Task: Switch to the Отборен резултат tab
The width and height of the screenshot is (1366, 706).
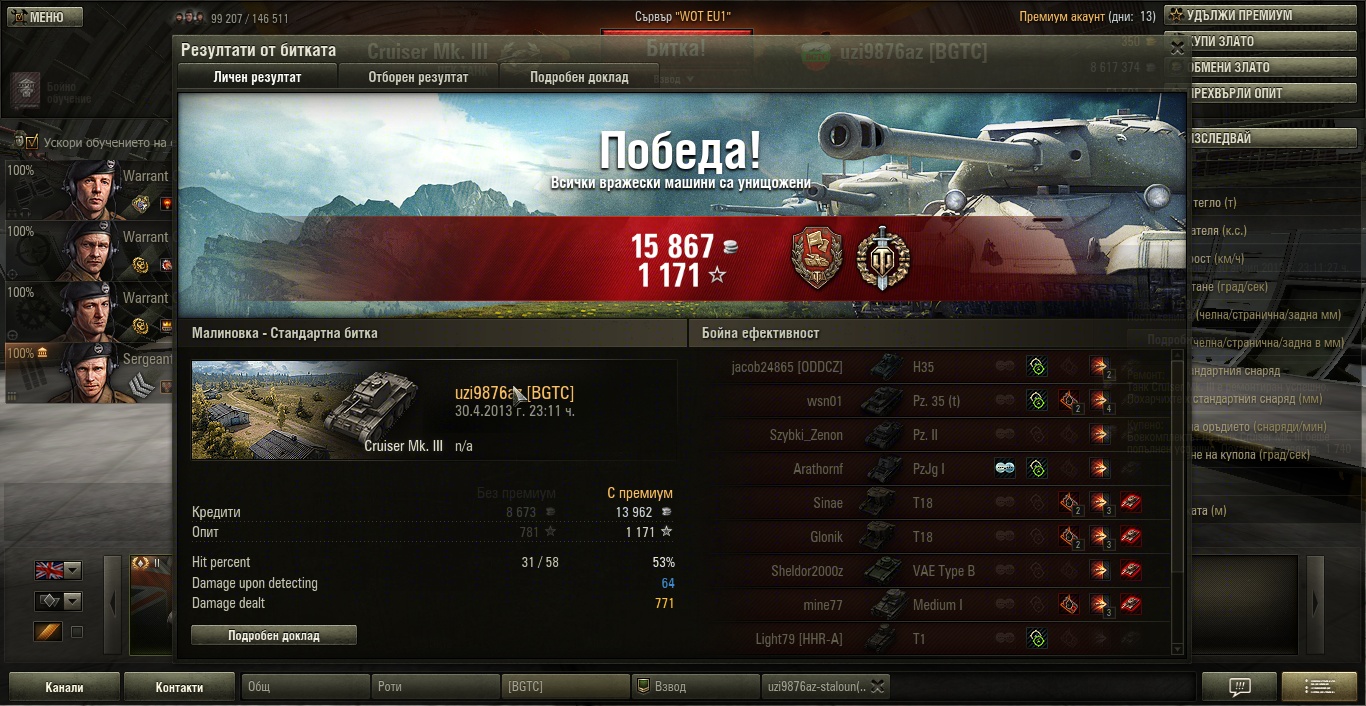Action: (418, 77)
